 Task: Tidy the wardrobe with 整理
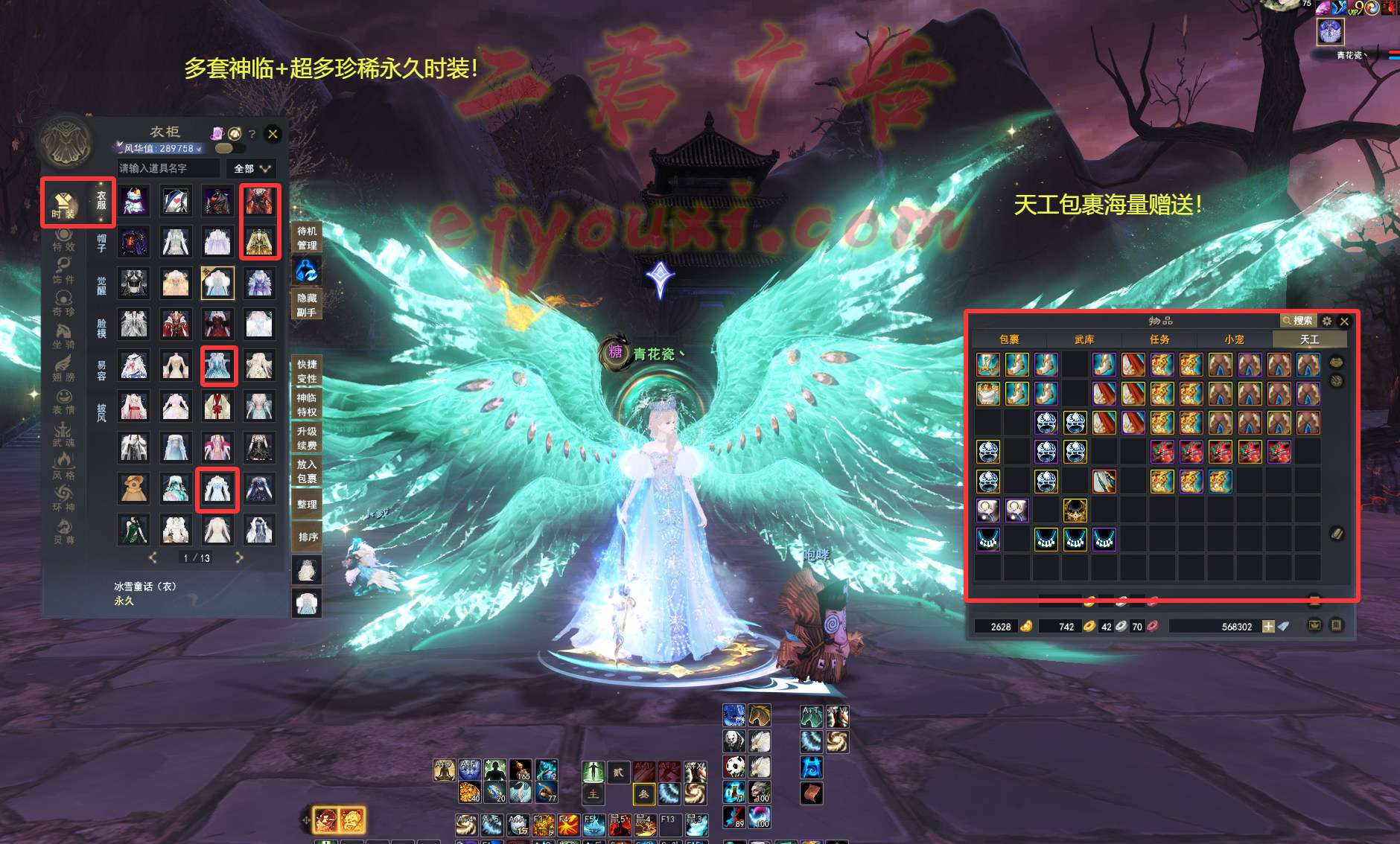[307, 504]
